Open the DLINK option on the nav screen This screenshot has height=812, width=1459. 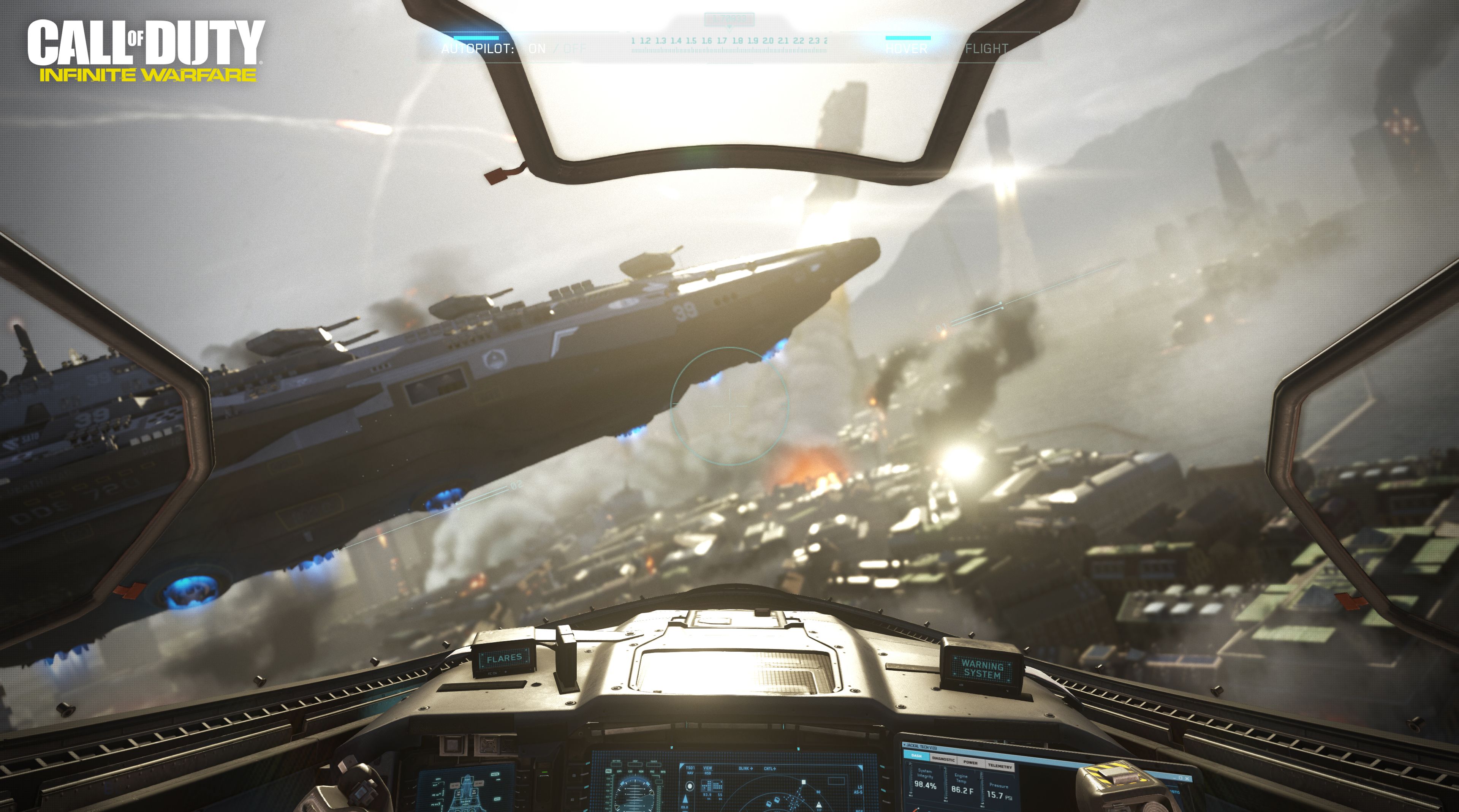tap(746, 768)
